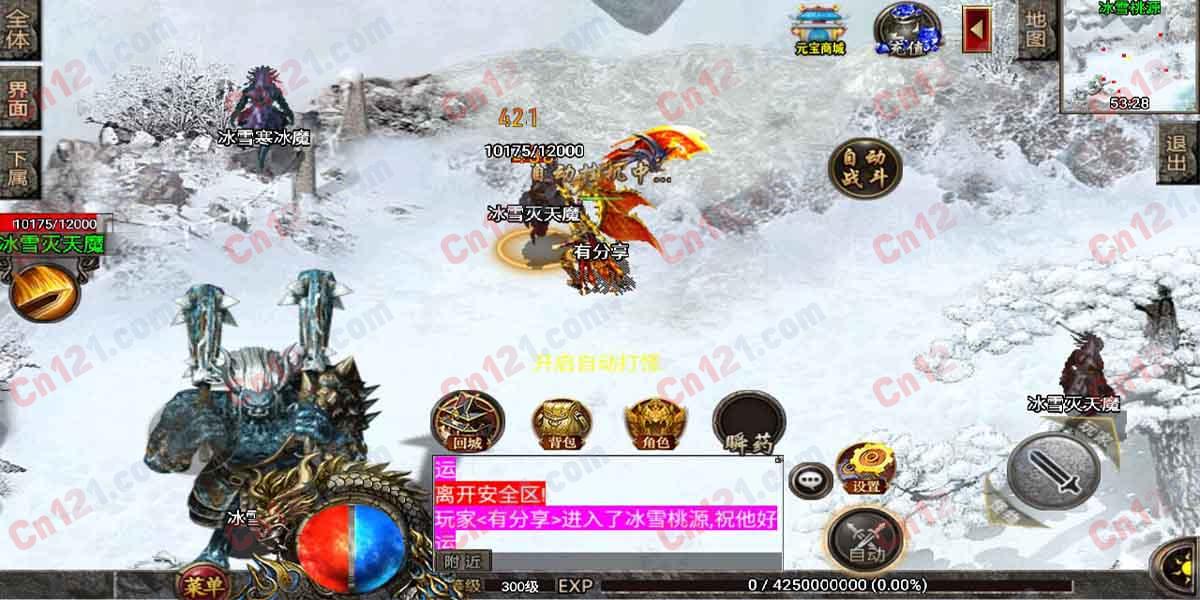Viewport: 1200px width, 600px height.
Task: Open the chat speech-bubble button
Action: pos(809,481)
